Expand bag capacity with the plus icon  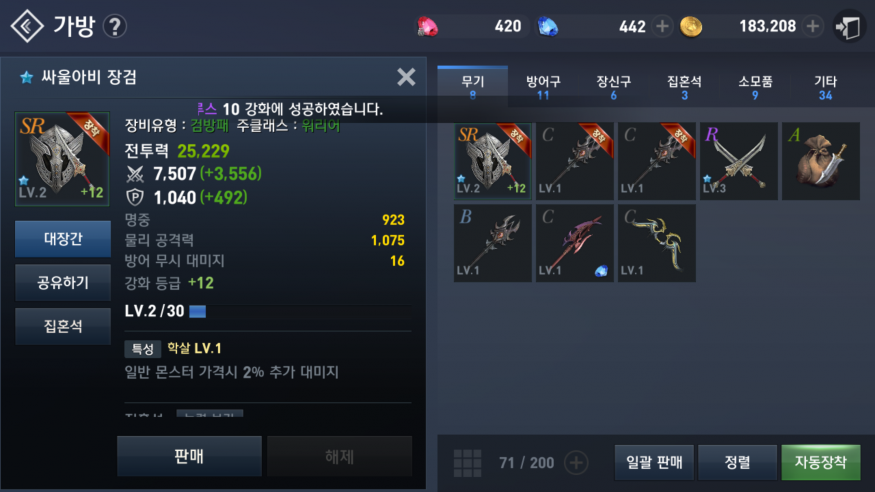tap(576, 462)
